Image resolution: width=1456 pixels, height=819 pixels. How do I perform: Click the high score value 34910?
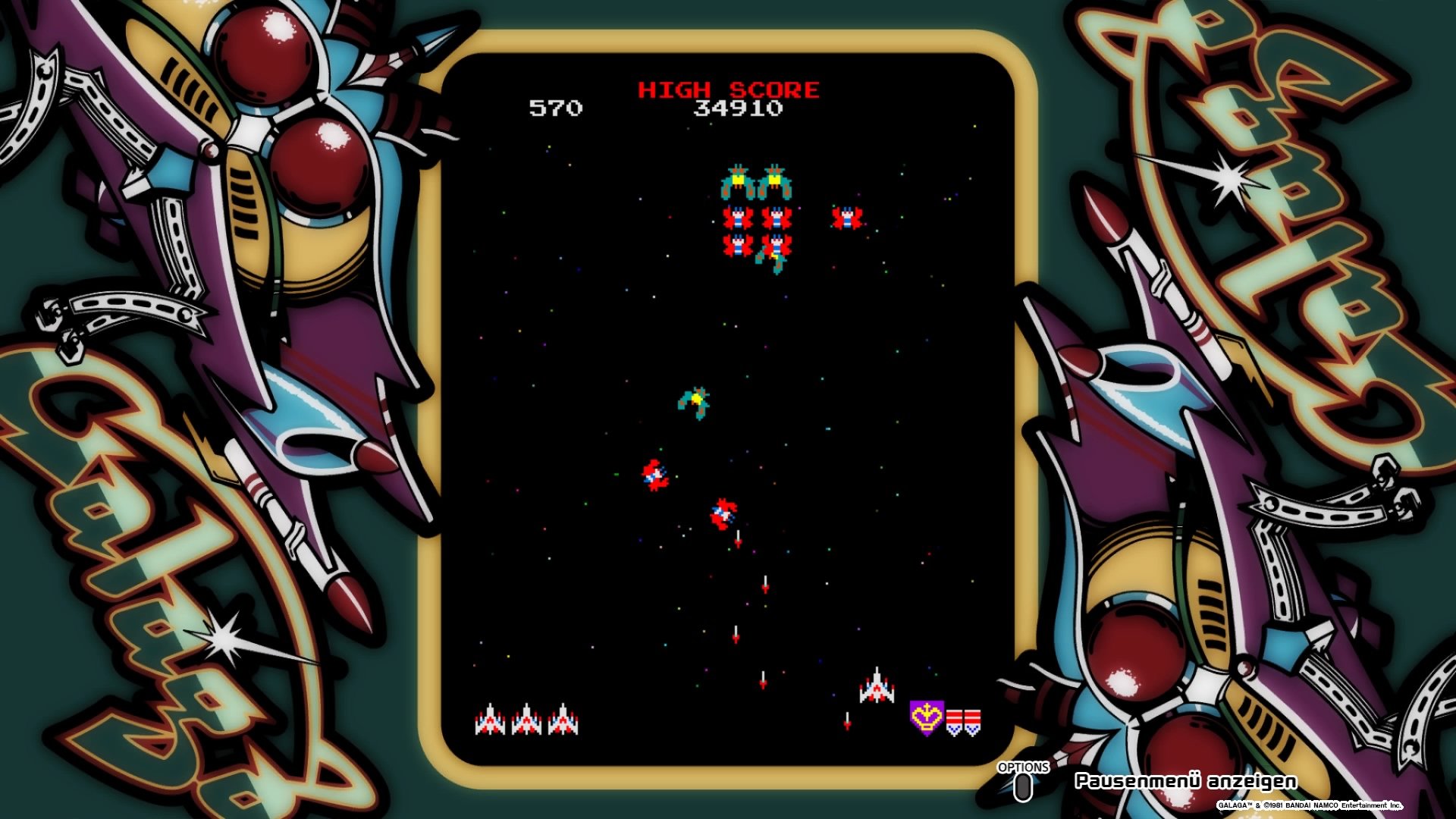(x=739, y=108)
